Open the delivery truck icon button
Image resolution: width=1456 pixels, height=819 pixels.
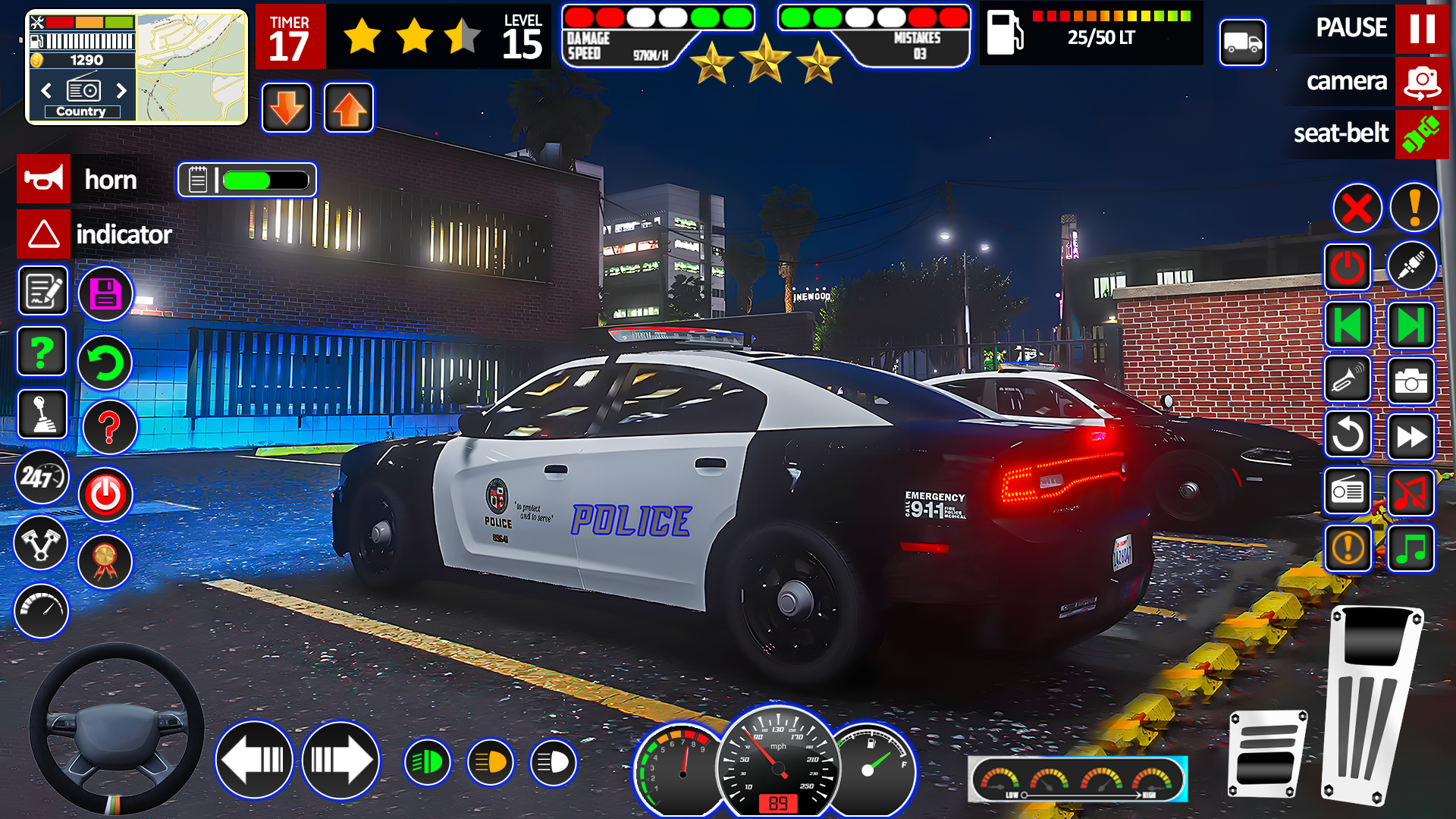(x=1242, y=42)
